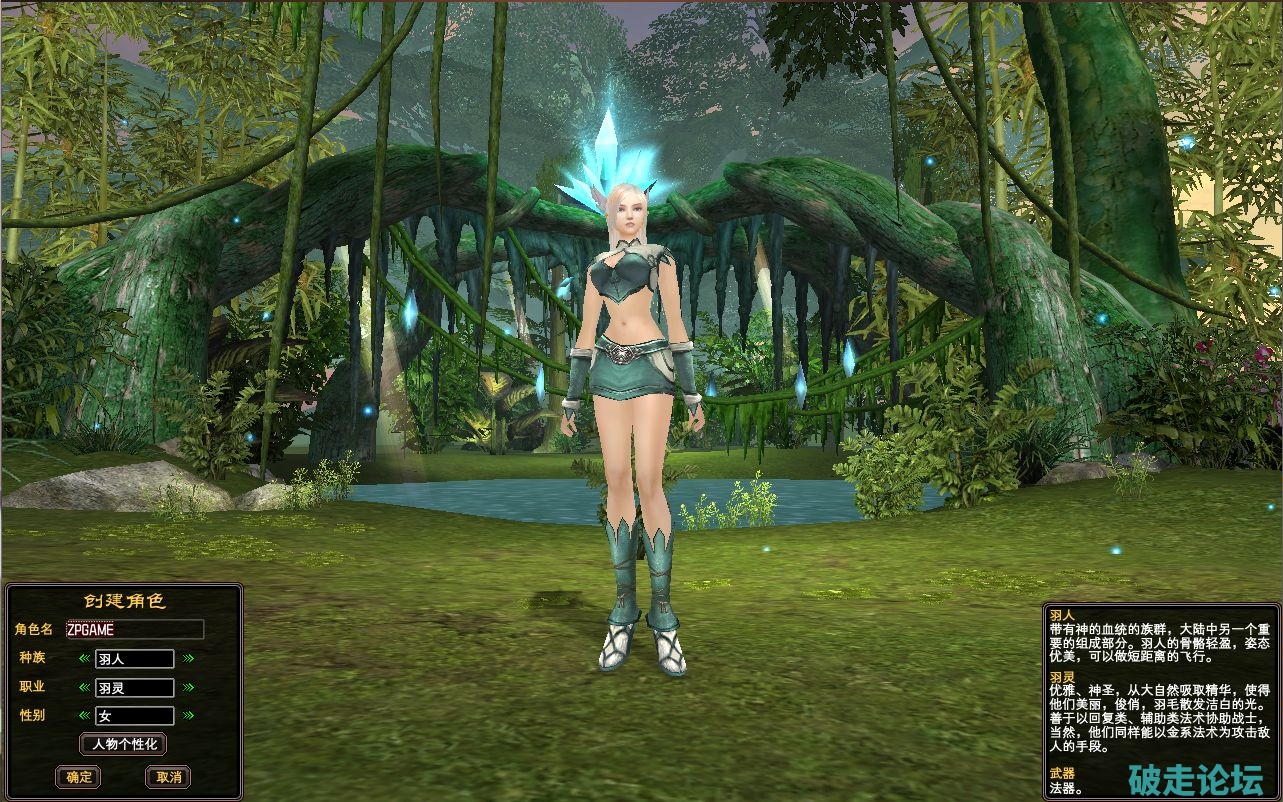Confirm character creation with 确定
Viewport: 1283px width, 802px height.
pos(78,777)
